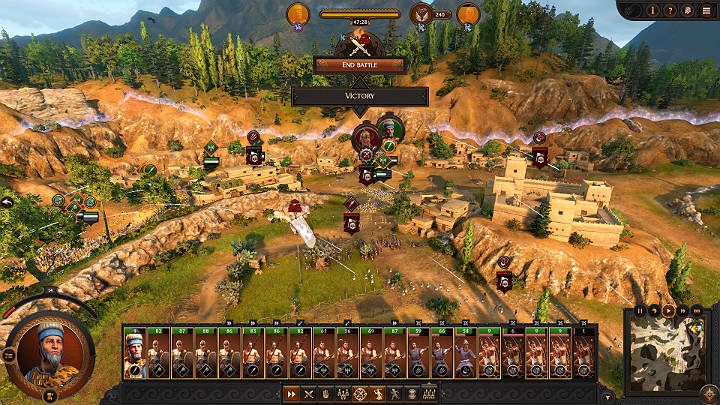Image resolution: width=720 pixels, height=405 pixels.
Task: Click the round button left of the general portrait
Action: (x=9, y=354)
